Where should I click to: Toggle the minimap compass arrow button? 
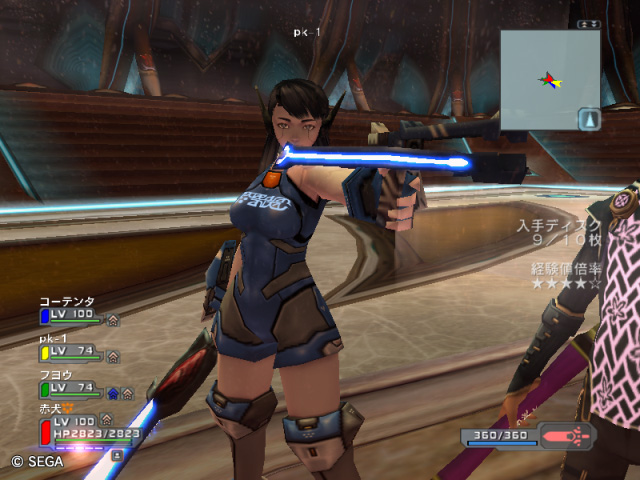pyautogui.click(x=589, y=119)
